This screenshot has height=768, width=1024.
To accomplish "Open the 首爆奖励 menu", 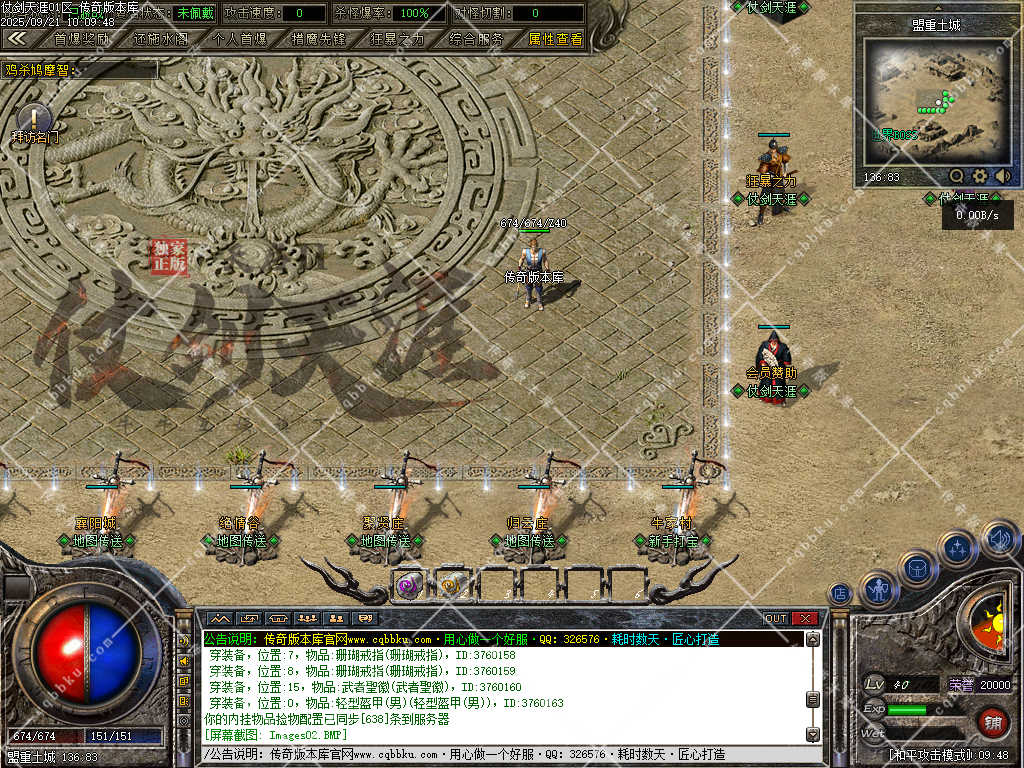I will (82, 40).
